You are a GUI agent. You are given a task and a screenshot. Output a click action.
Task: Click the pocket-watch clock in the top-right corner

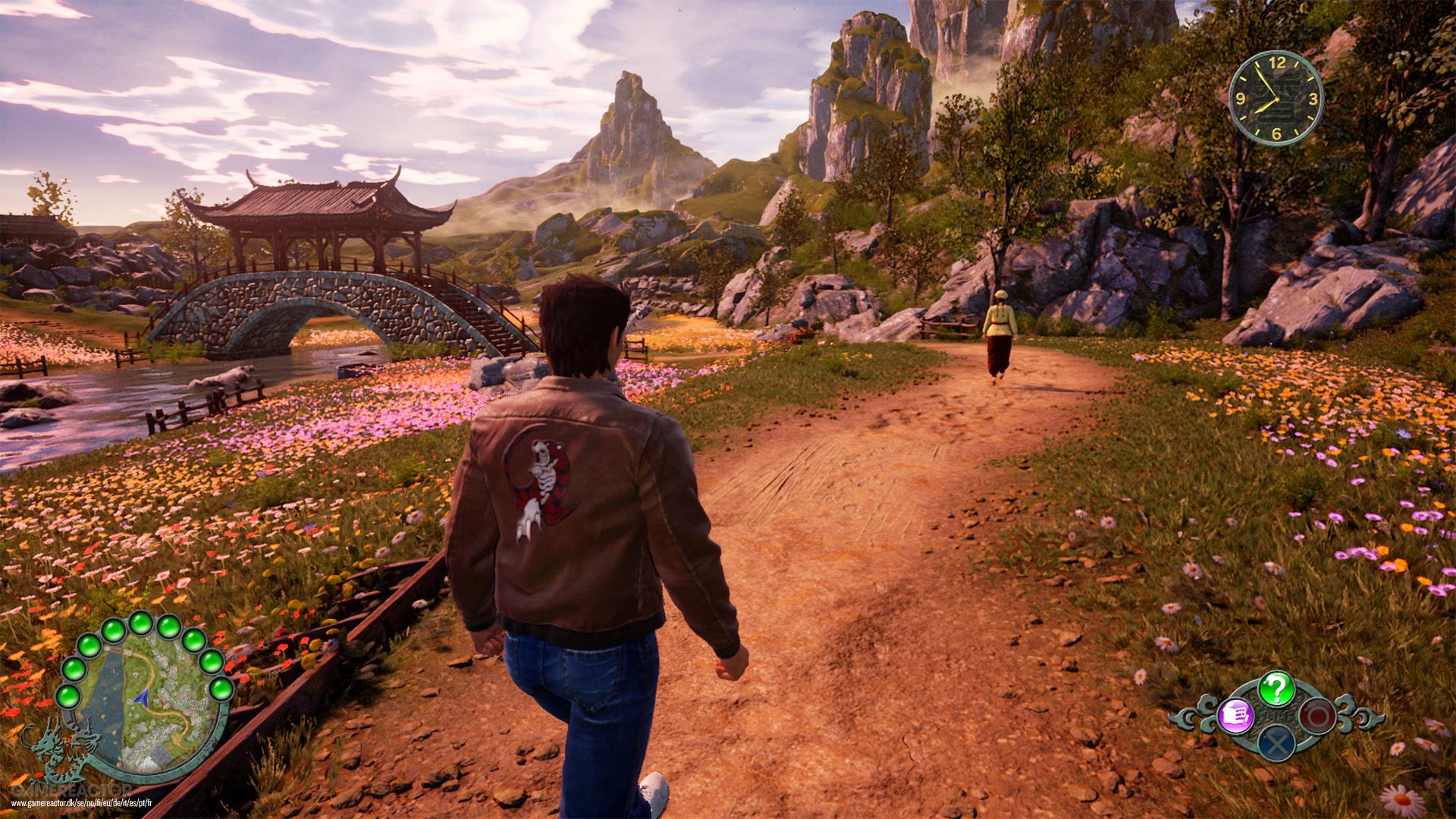1277,99
